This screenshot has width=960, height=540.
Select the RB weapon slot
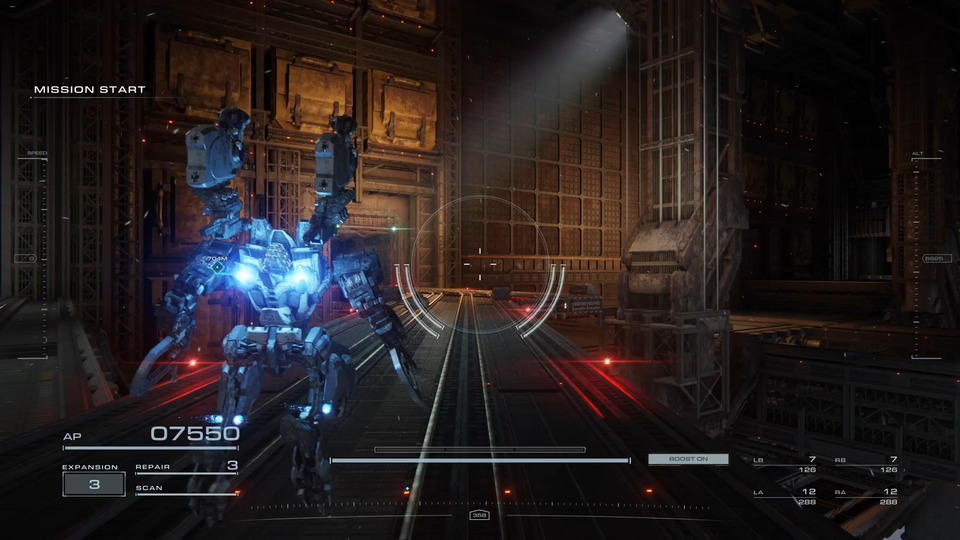click(866, 464)
